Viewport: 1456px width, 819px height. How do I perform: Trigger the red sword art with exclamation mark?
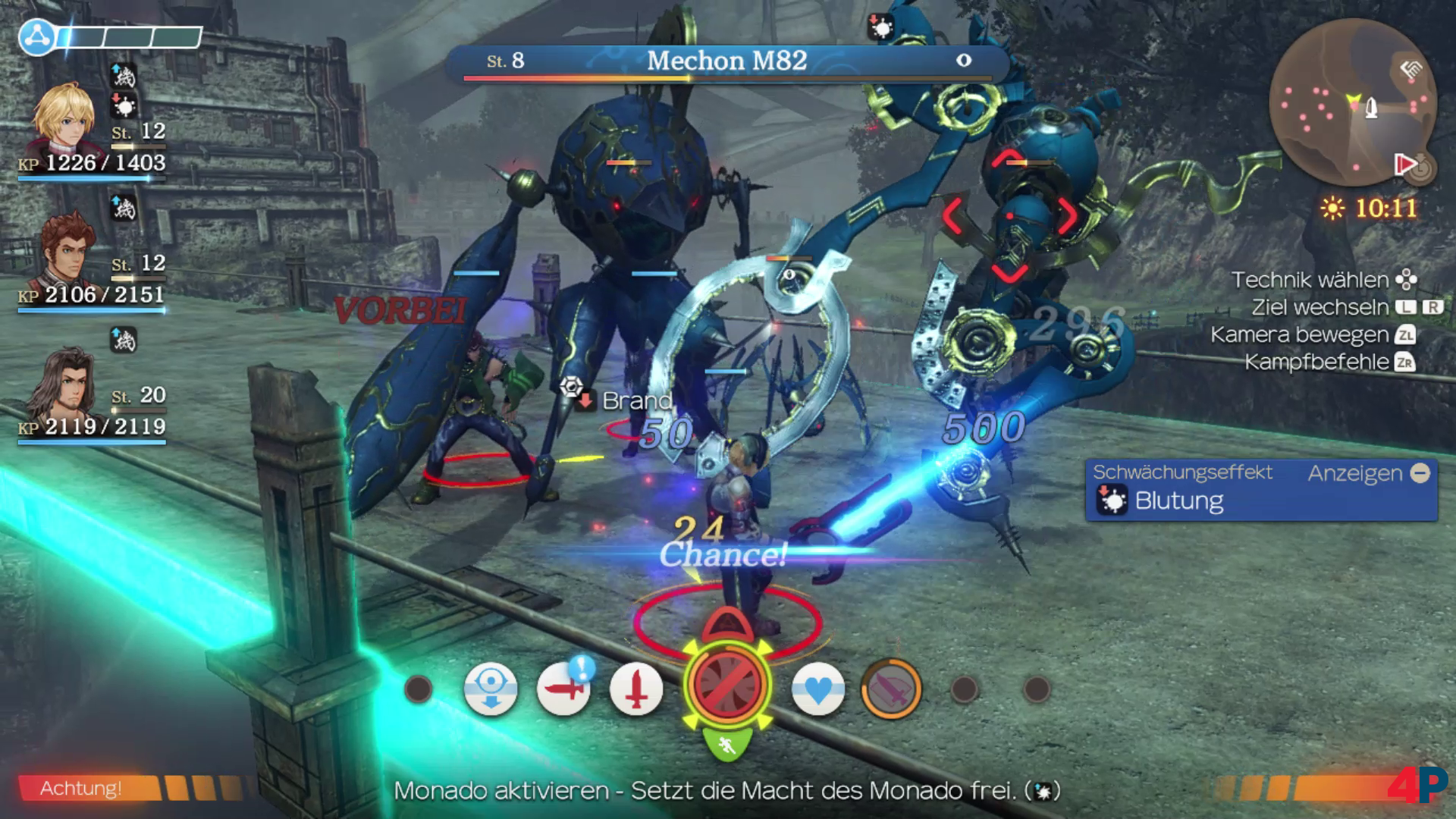[x=563, y=689]
